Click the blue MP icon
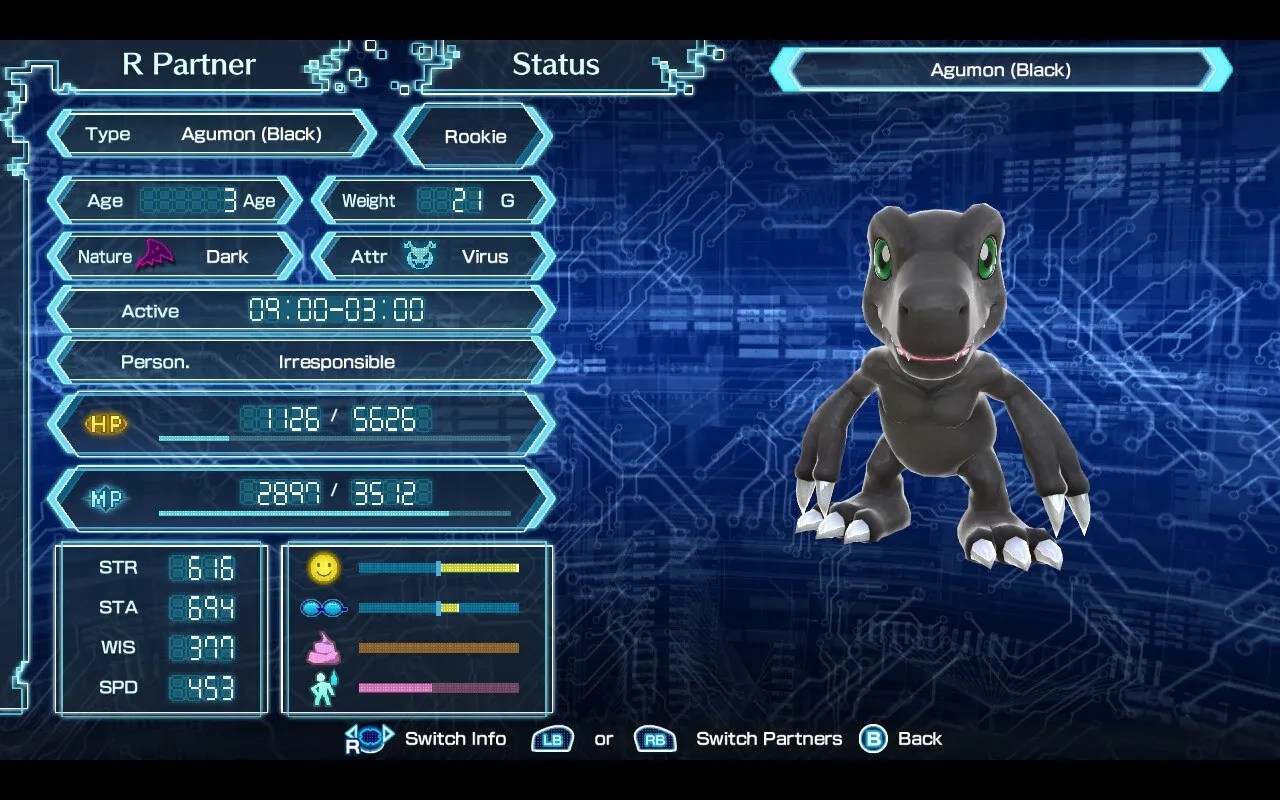1280x800 pixels. click(x=107, y=498)
